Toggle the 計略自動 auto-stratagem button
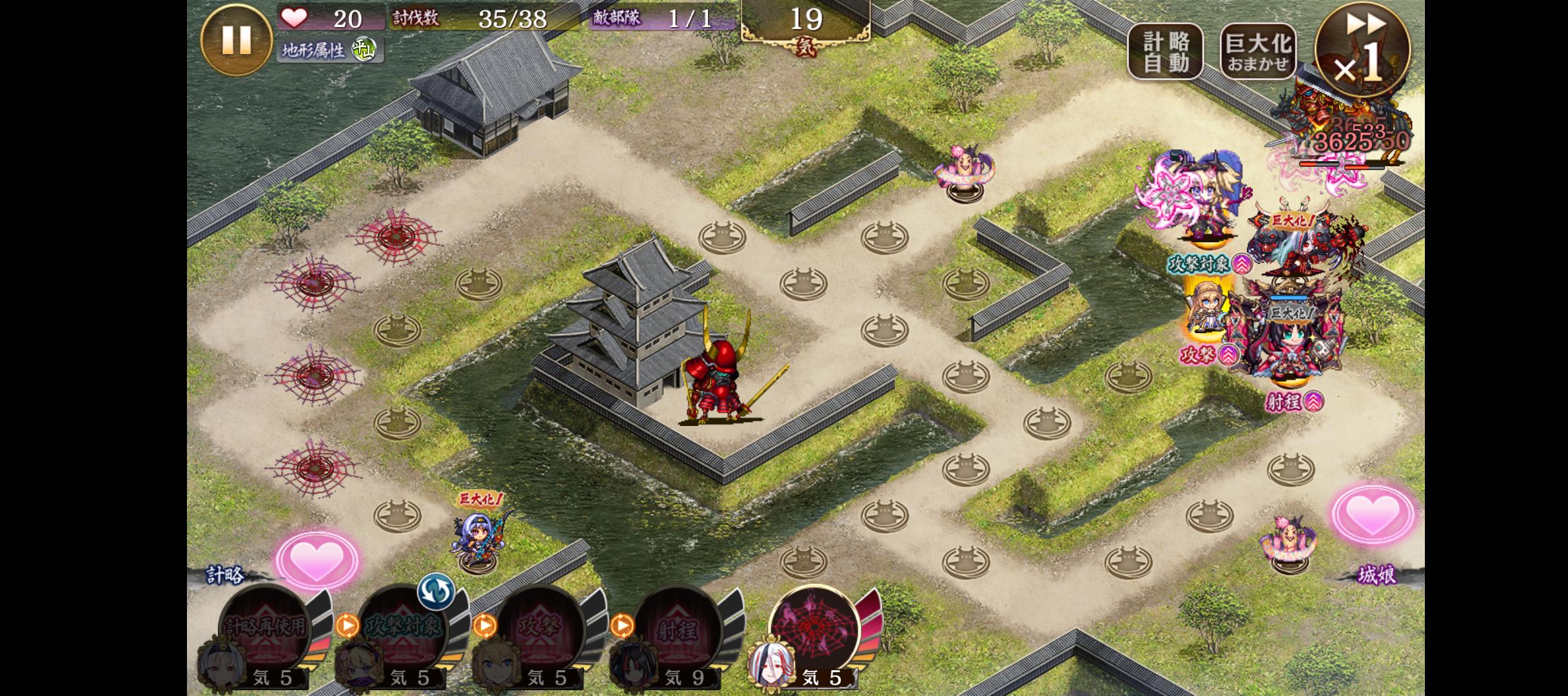Screen dimensions: 1568x696 (x=1165, y=52)
